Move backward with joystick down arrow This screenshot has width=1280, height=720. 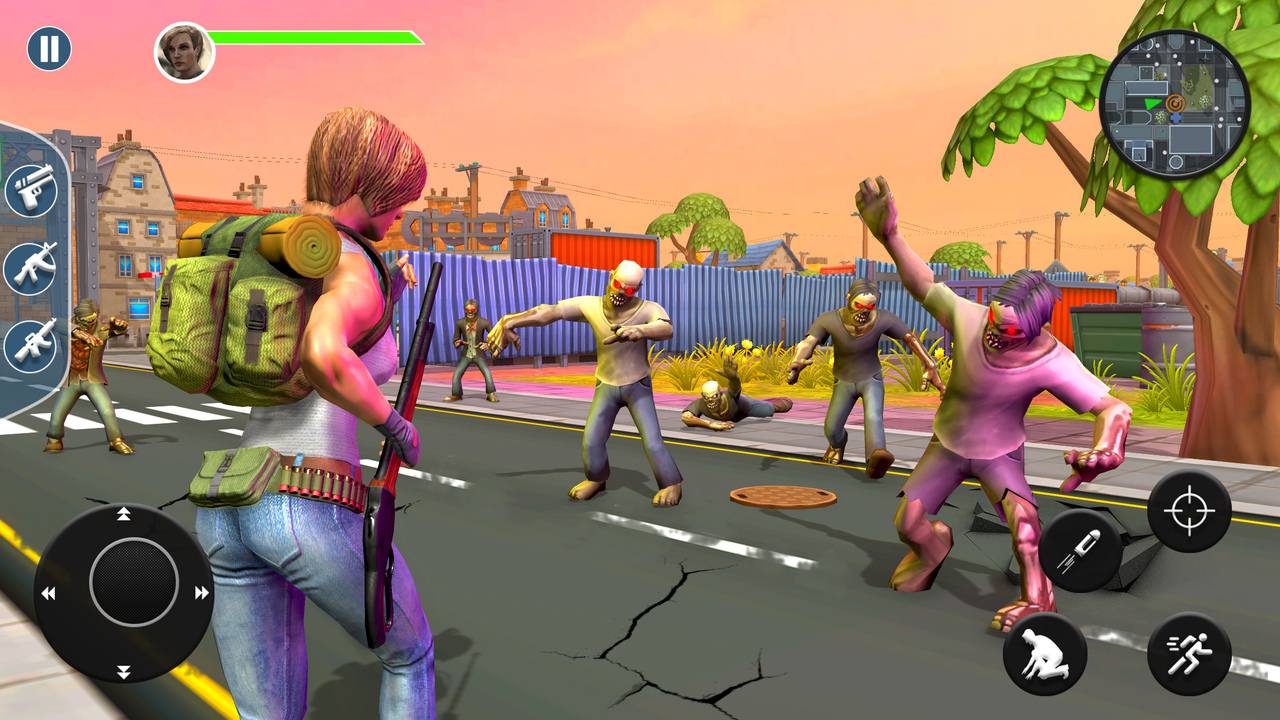124,671
